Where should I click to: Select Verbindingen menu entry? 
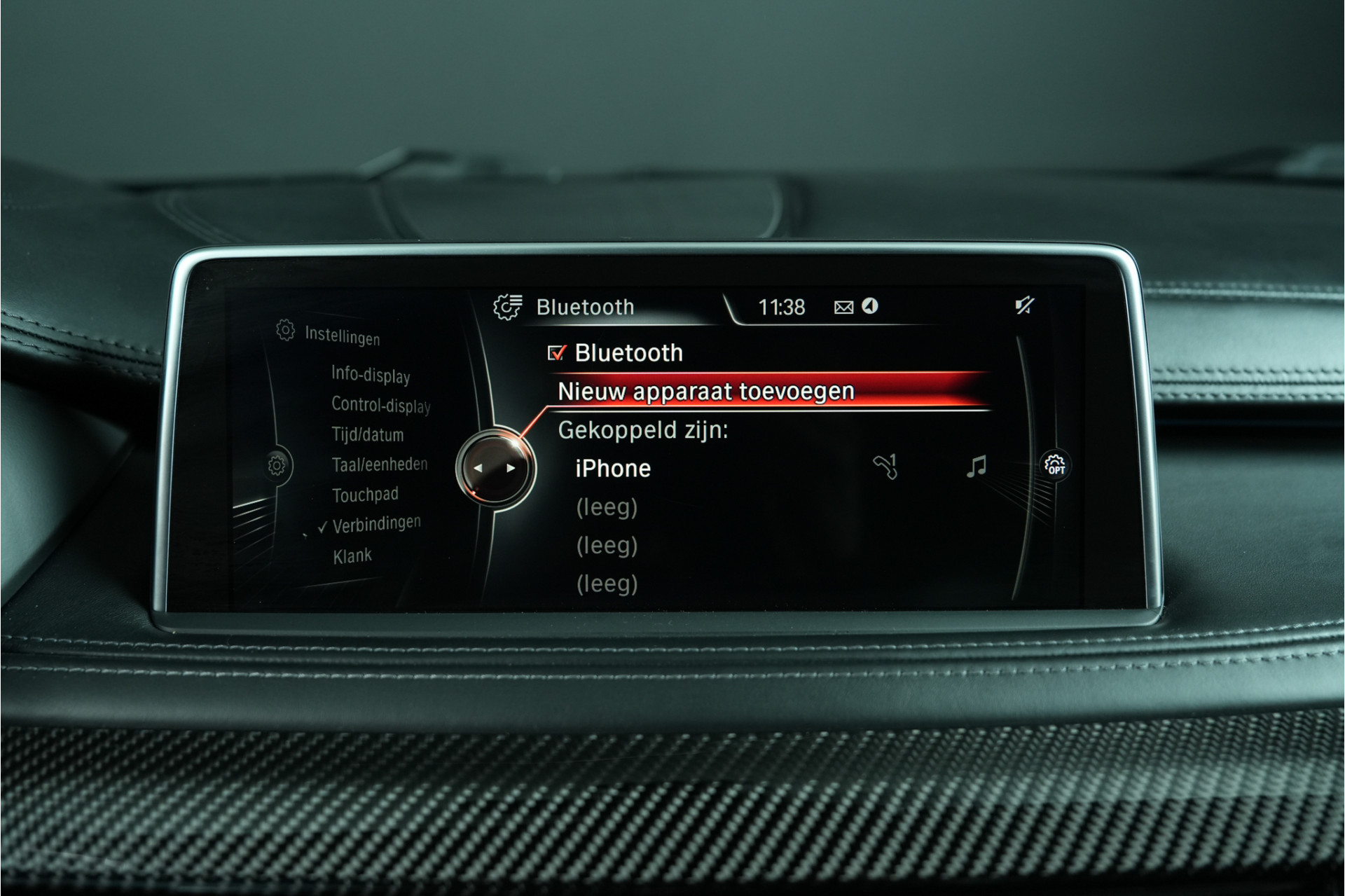(x=376, y=524)
